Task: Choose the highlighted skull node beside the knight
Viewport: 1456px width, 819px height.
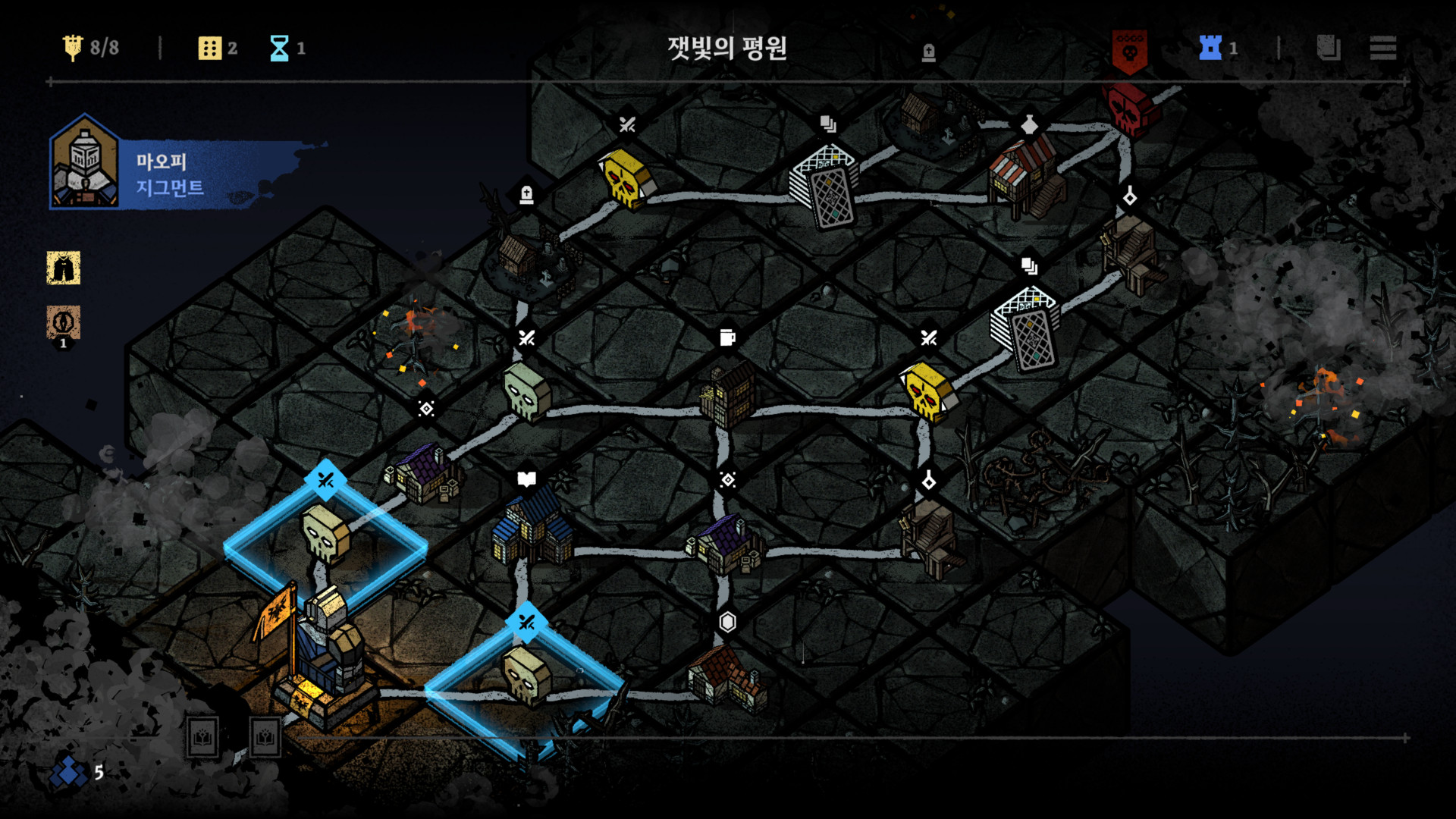Action: pyautogui.click(x=326, y=535)
